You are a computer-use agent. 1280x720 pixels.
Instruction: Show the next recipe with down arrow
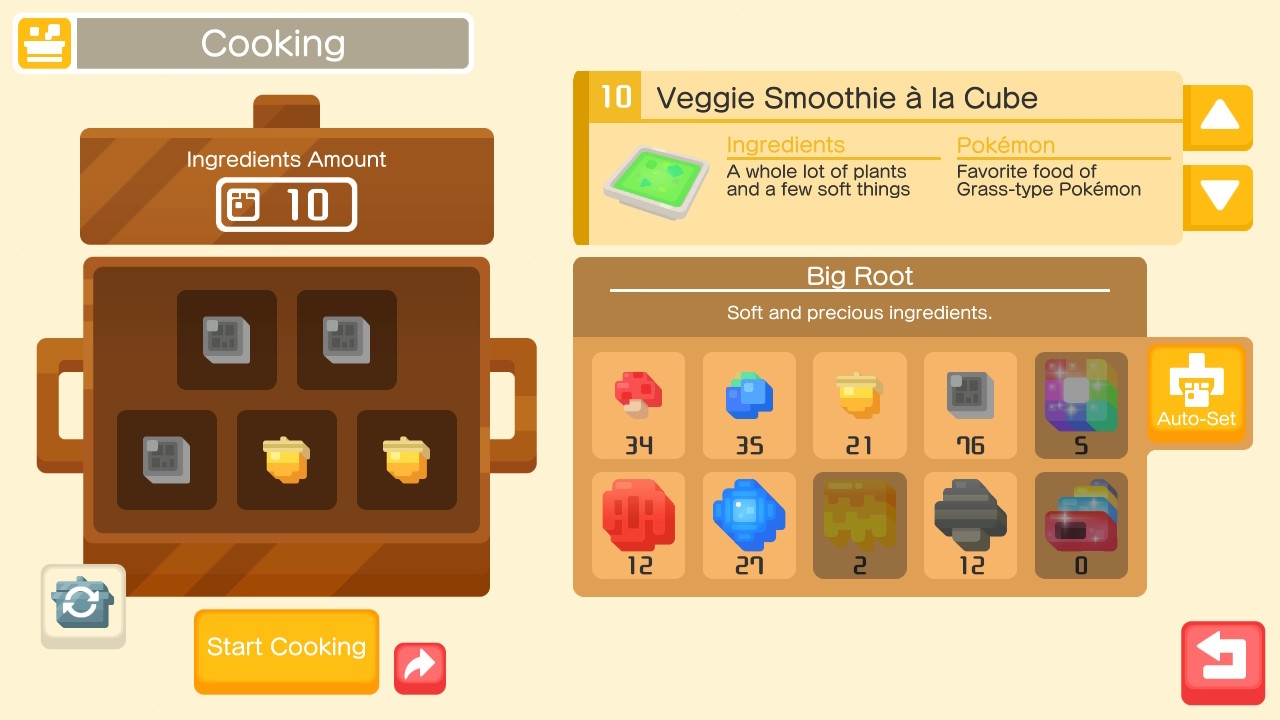coord(1218,196)
